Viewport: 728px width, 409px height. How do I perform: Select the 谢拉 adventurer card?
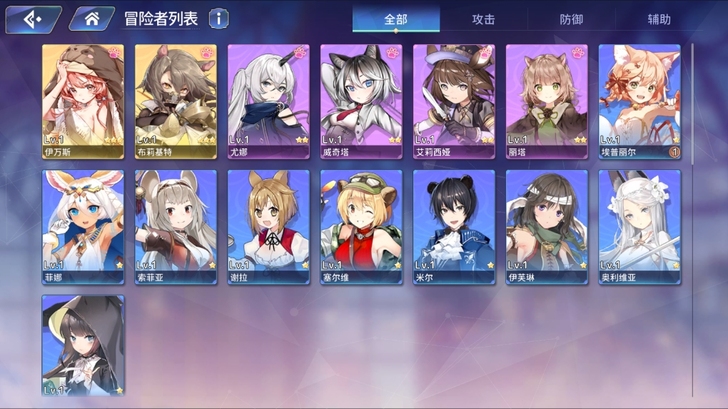(268, 226)
